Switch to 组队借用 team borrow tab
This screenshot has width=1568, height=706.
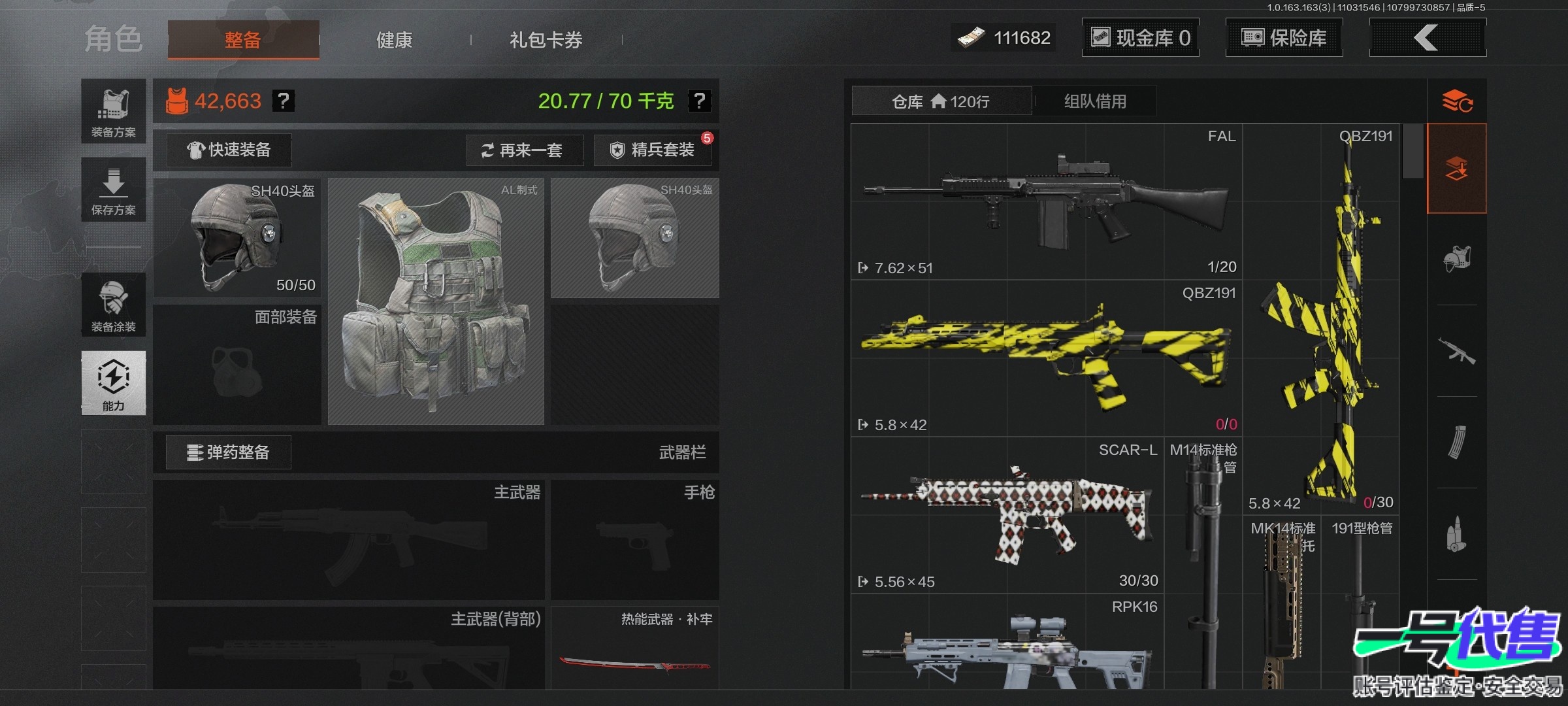coord(1095,101)
